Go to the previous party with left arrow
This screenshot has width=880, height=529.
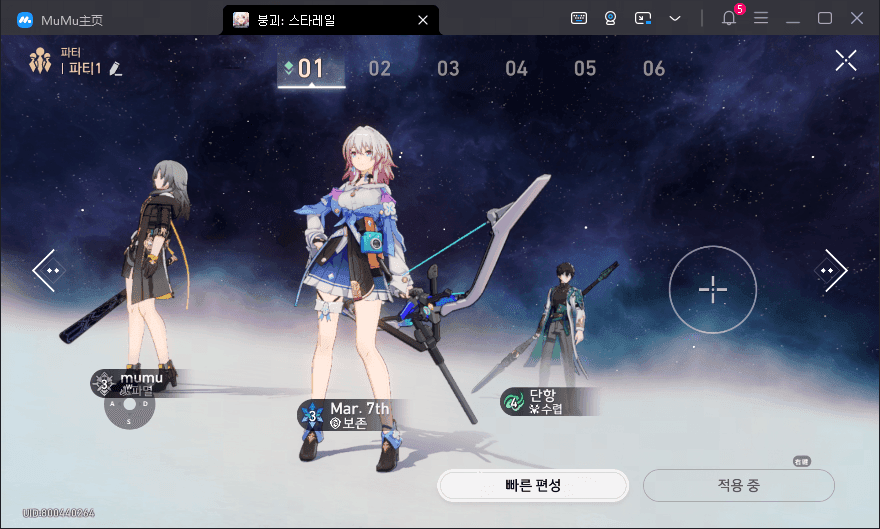(47, 270)
